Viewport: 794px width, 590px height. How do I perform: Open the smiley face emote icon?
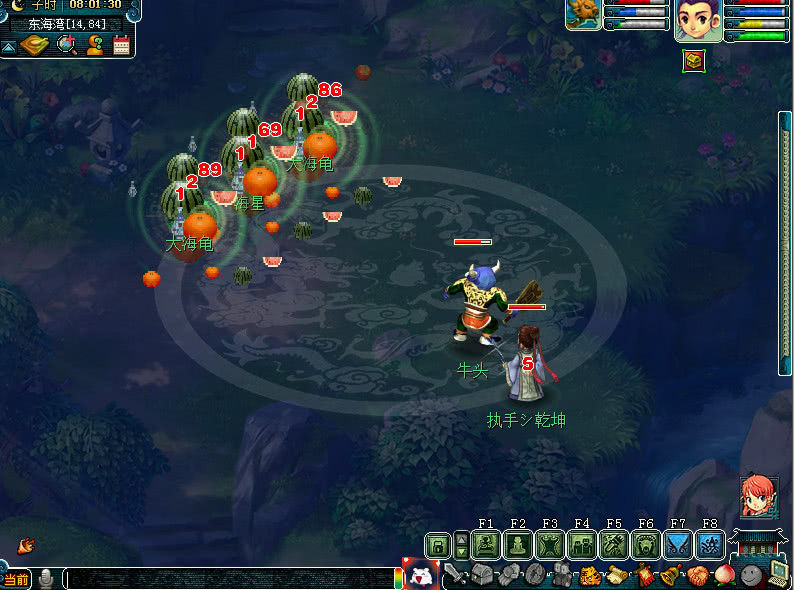click(750, 575)
